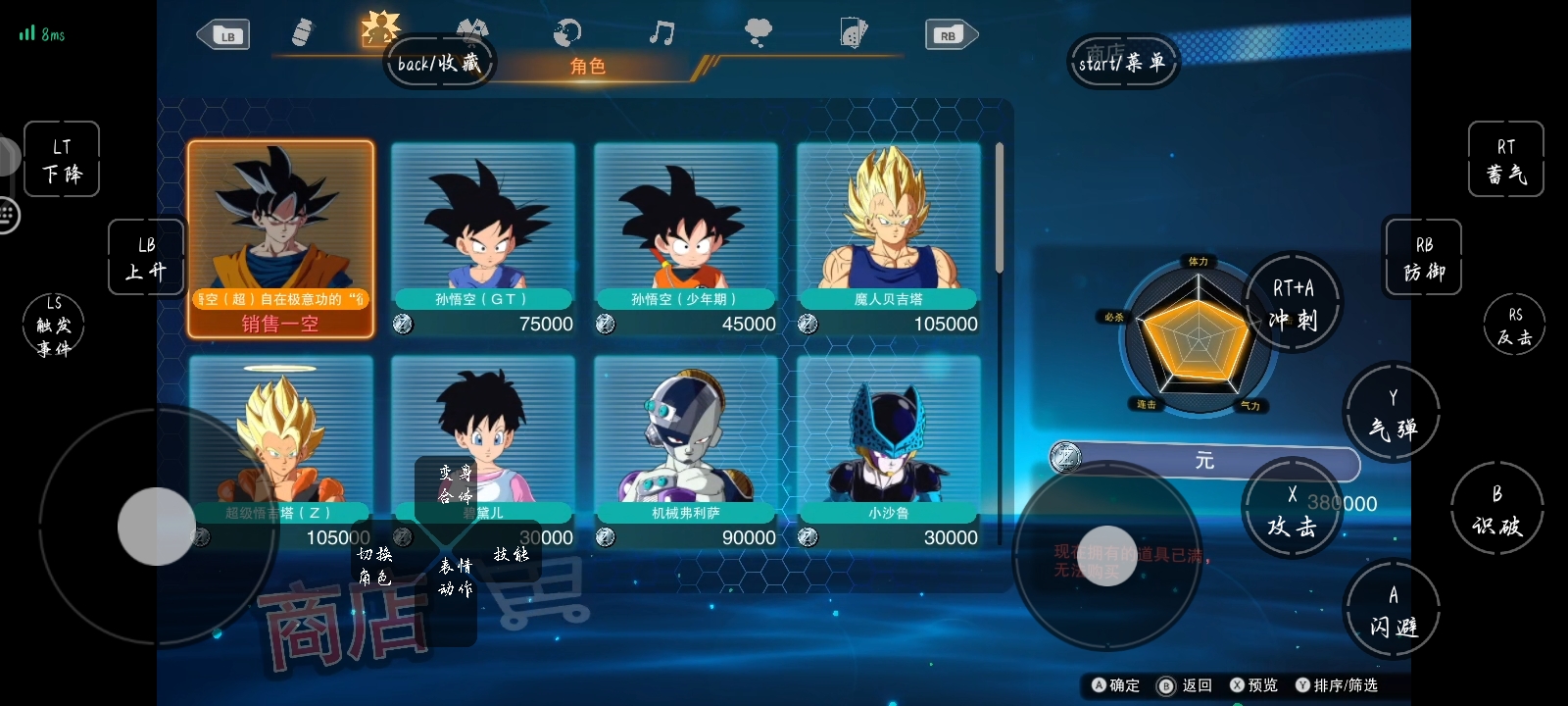
Task: Tap the start/菜单 overlay button
Action: [x=1121, y=63]
